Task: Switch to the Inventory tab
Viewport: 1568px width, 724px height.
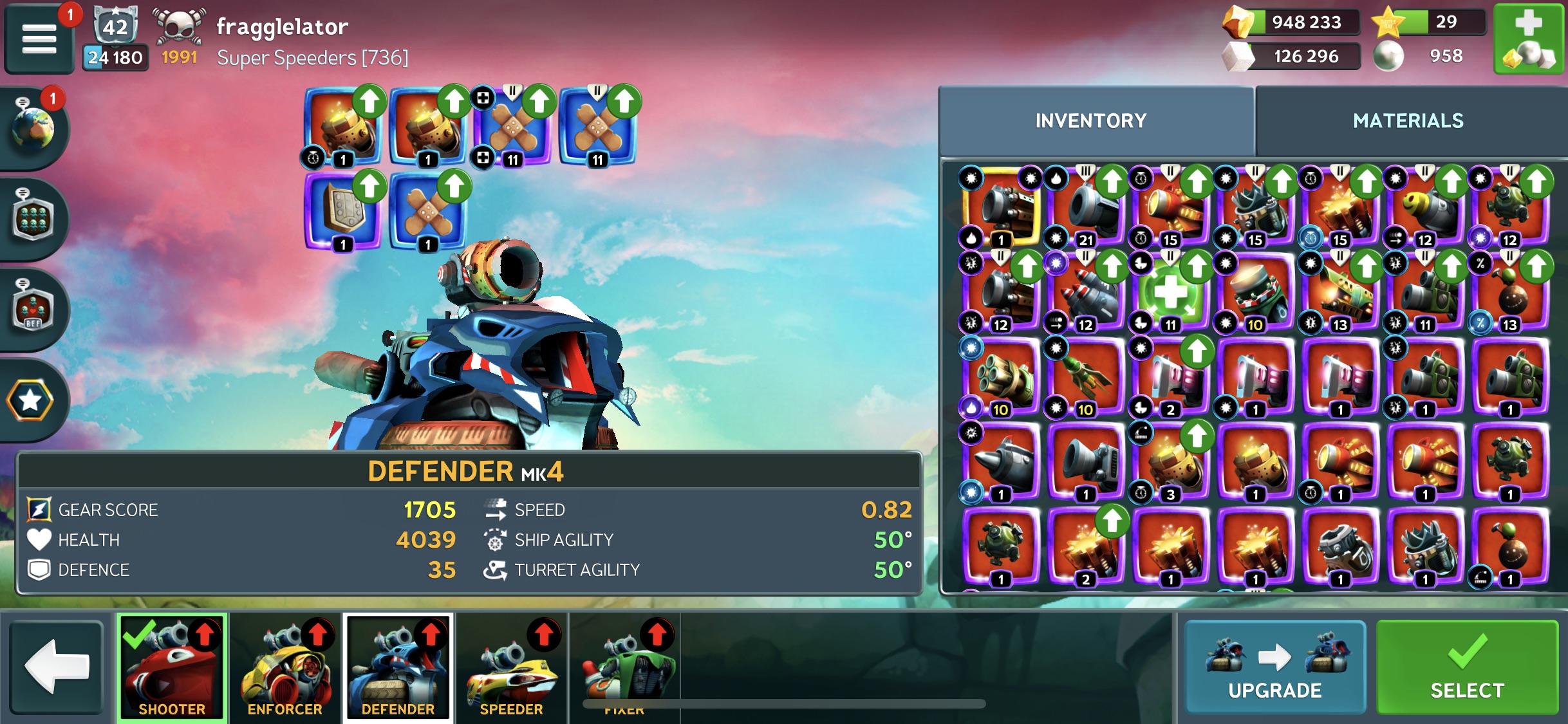Action: [x=1090, y=121]
